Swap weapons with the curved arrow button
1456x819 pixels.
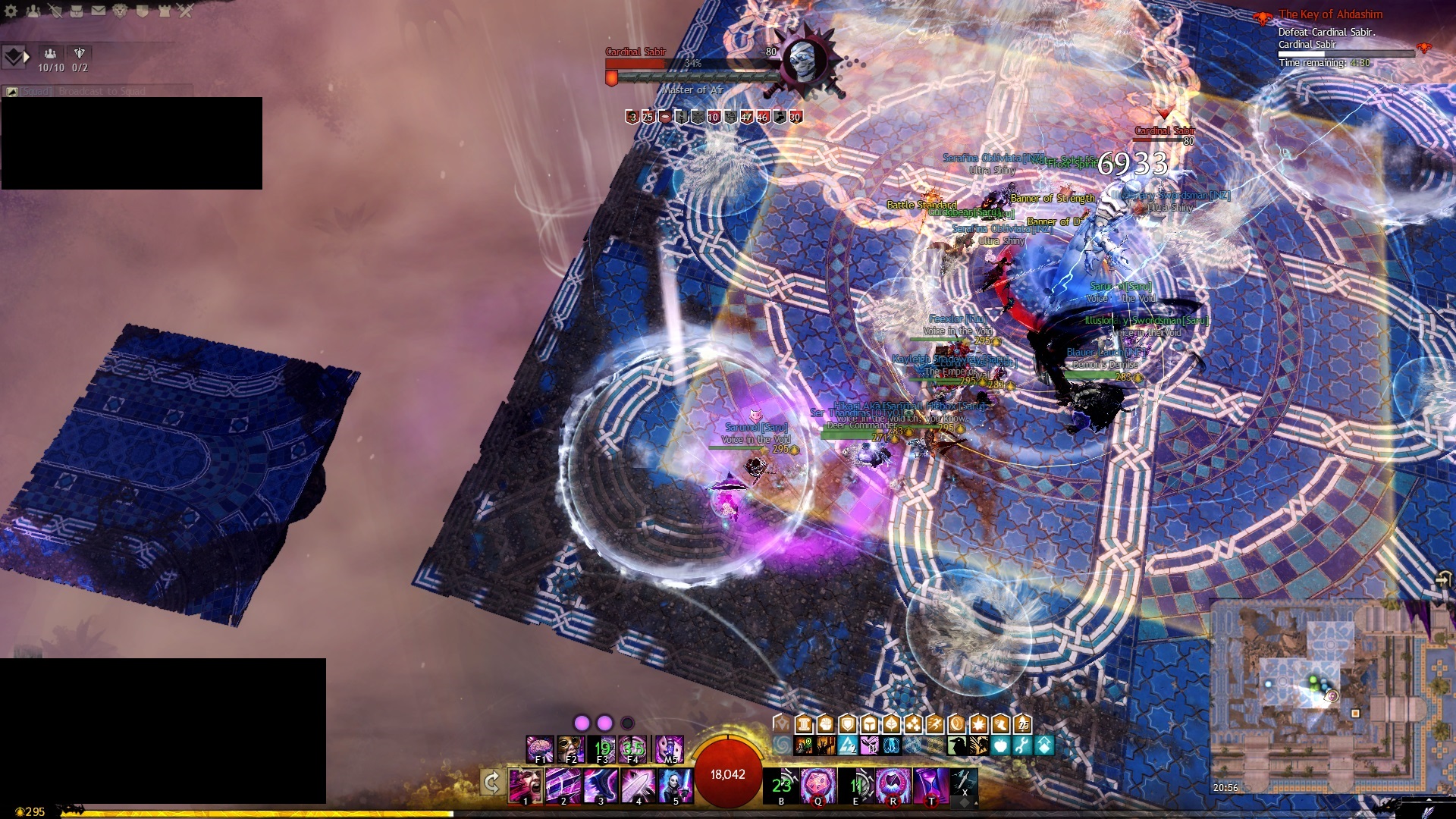point(491,783)
